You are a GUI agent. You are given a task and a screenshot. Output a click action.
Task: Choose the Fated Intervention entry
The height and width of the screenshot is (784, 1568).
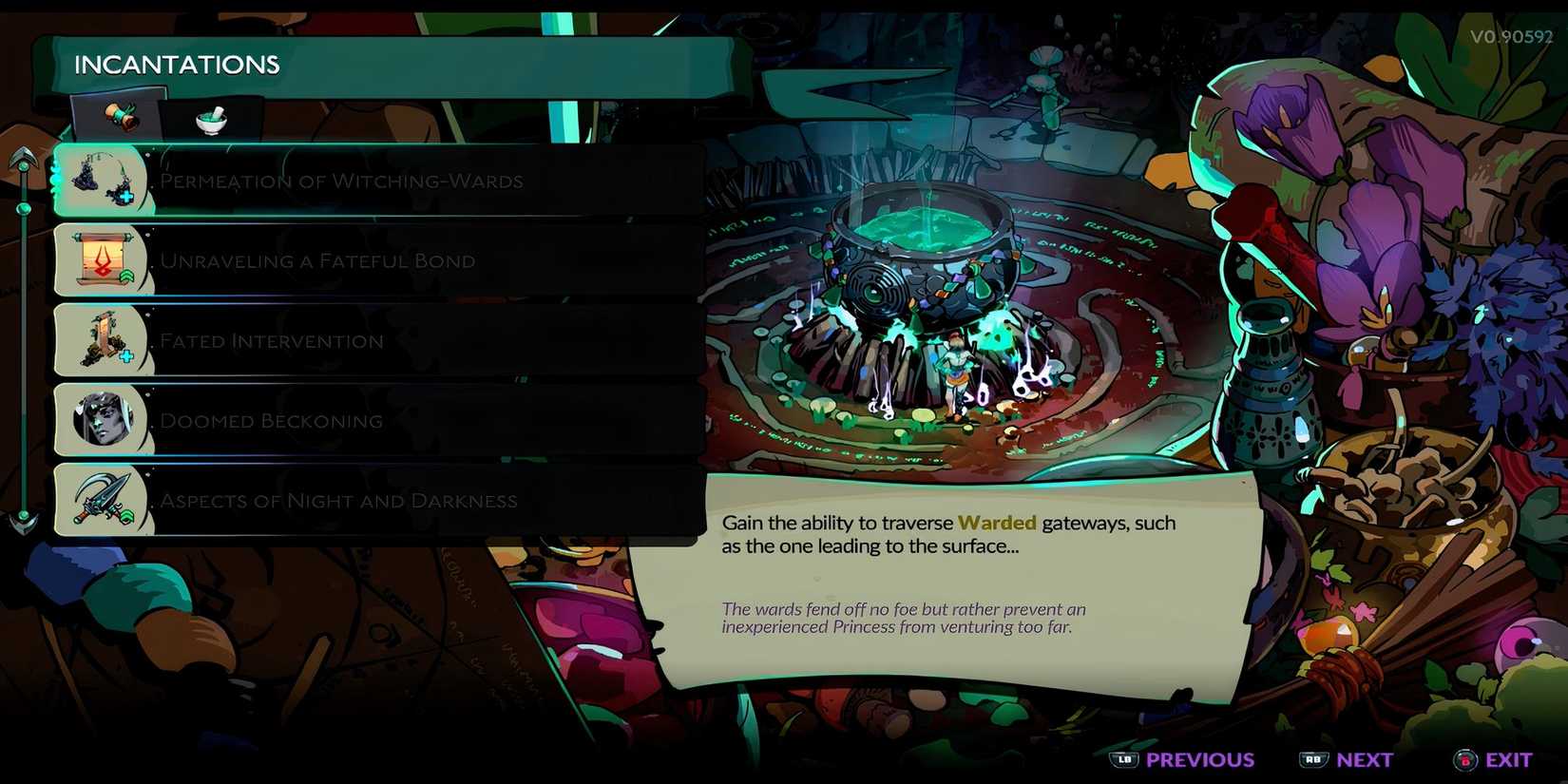click(x=272, y=339)
